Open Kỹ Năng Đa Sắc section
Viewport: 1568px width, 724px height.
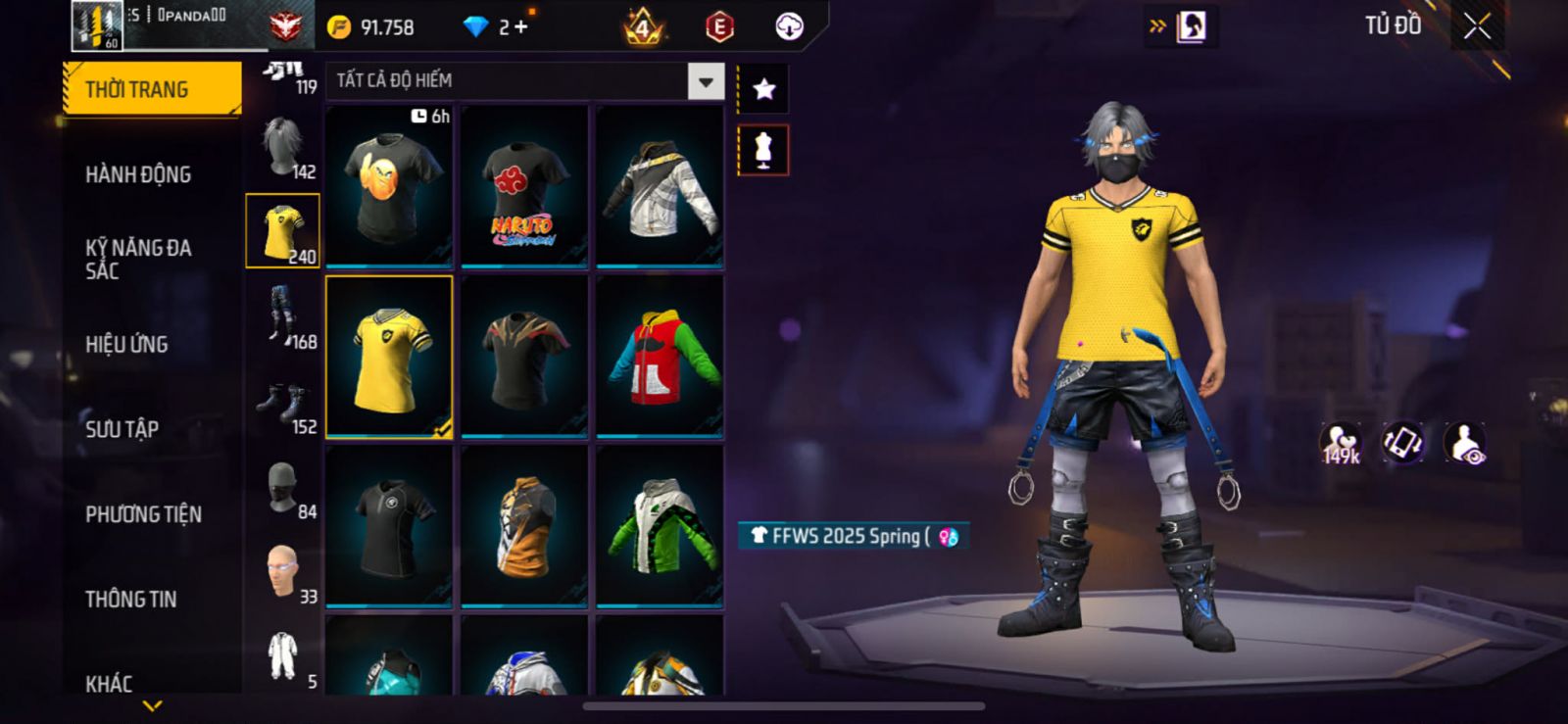(x=138, y=259)
